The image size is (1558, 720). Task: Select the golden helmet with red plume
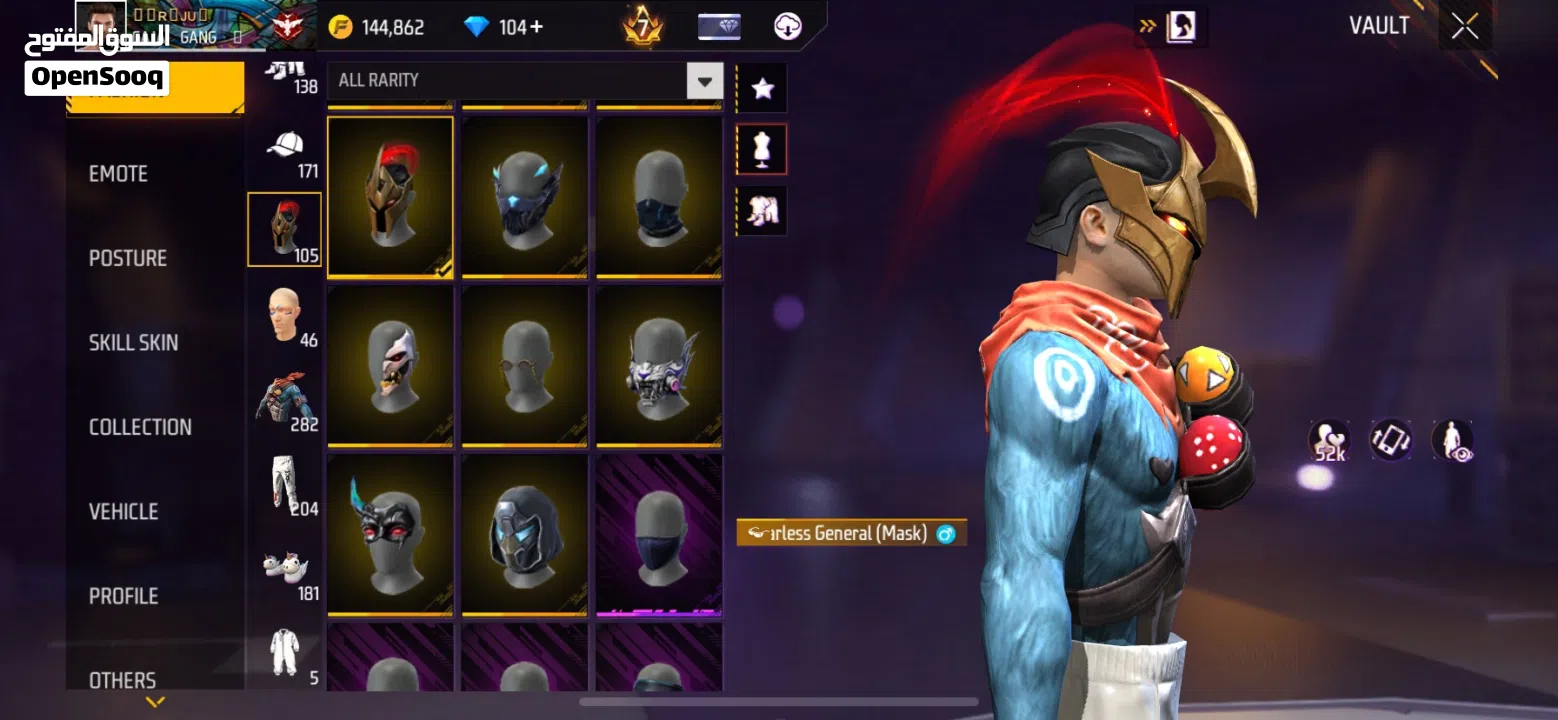tap(390, 196)
